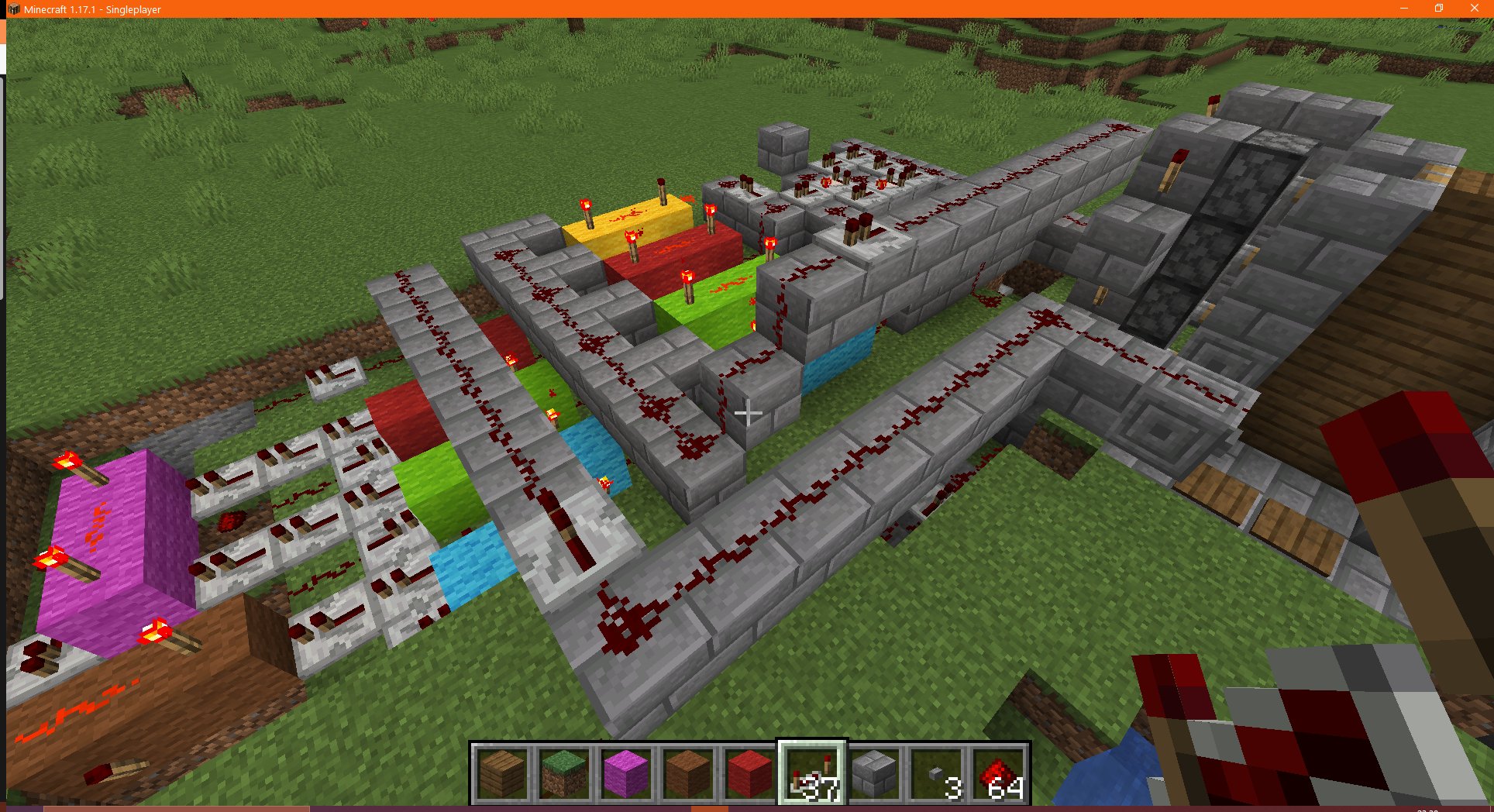This screenshot has height=812, width=1494.
Task: Click the Minecraft window title text
Action: [x=93, y=9]
